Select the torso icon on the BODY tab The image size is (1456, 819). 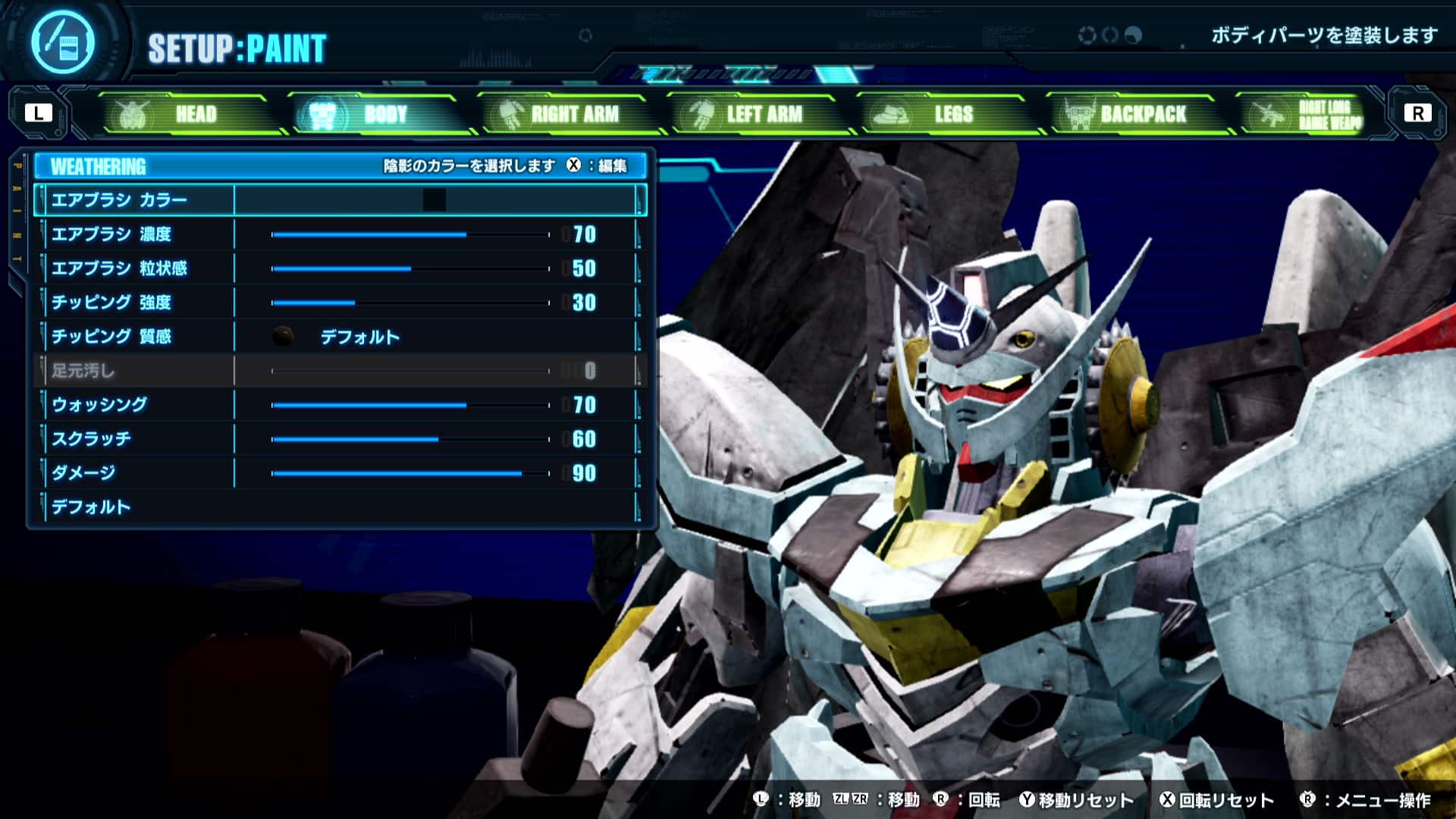tap(321, 113)
